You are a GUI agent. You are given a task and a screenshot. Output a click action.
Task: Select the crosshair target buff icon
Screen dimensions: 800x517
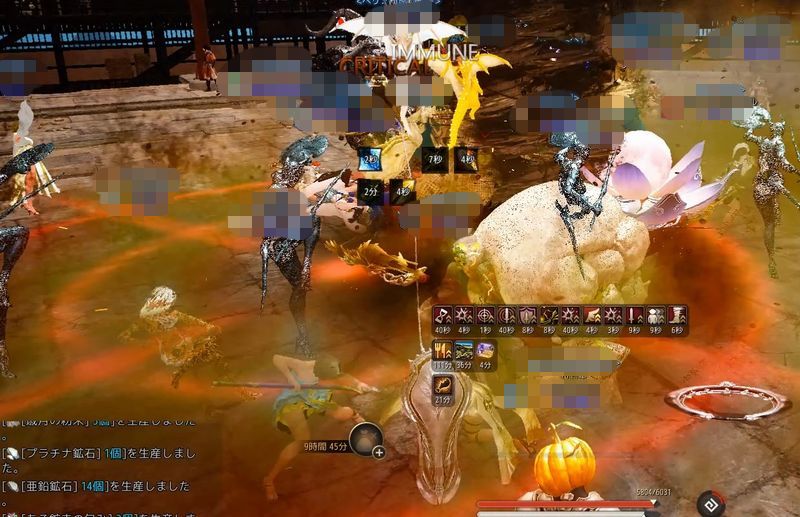484,316
